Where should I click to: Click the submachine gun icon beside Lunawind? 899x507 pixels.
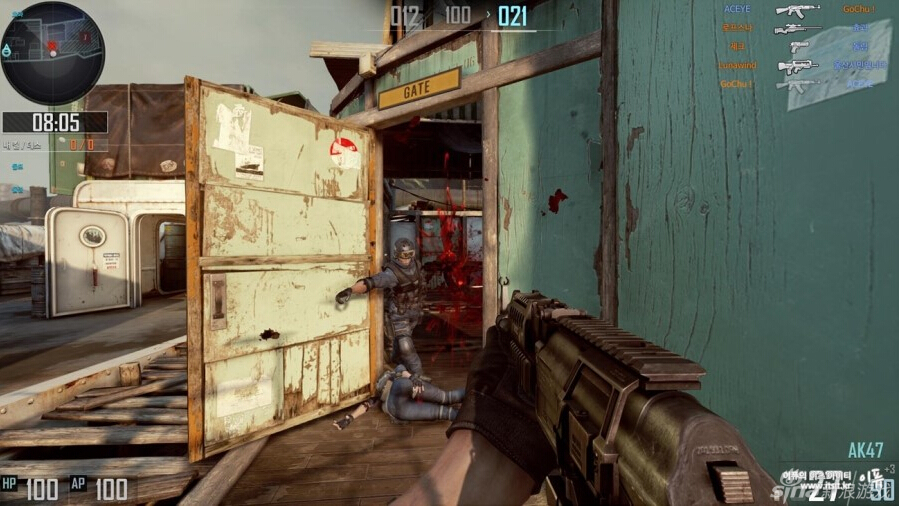click(797, 66)
